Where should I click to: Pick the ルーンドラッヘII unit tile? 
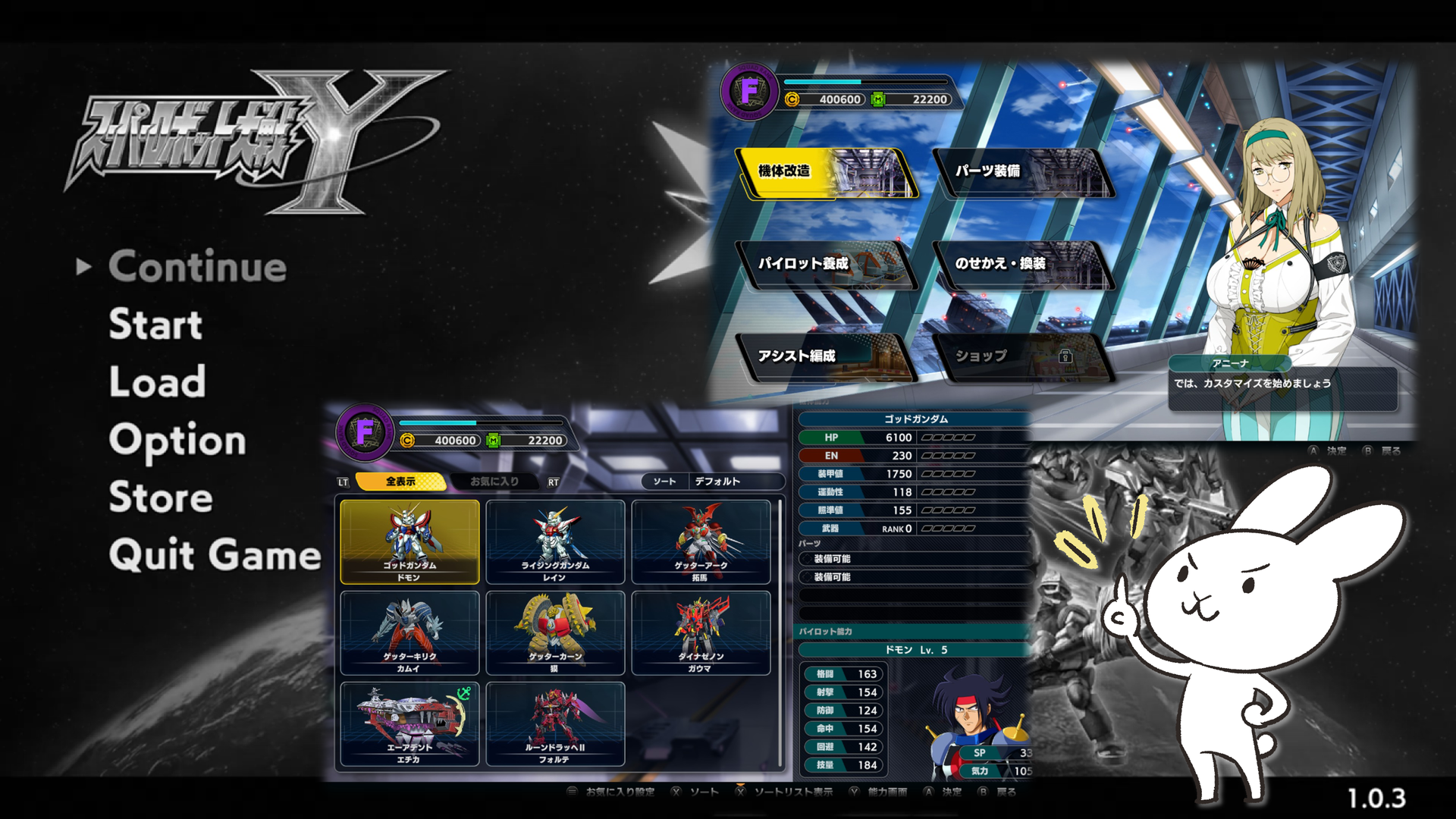tap(555, 723)
